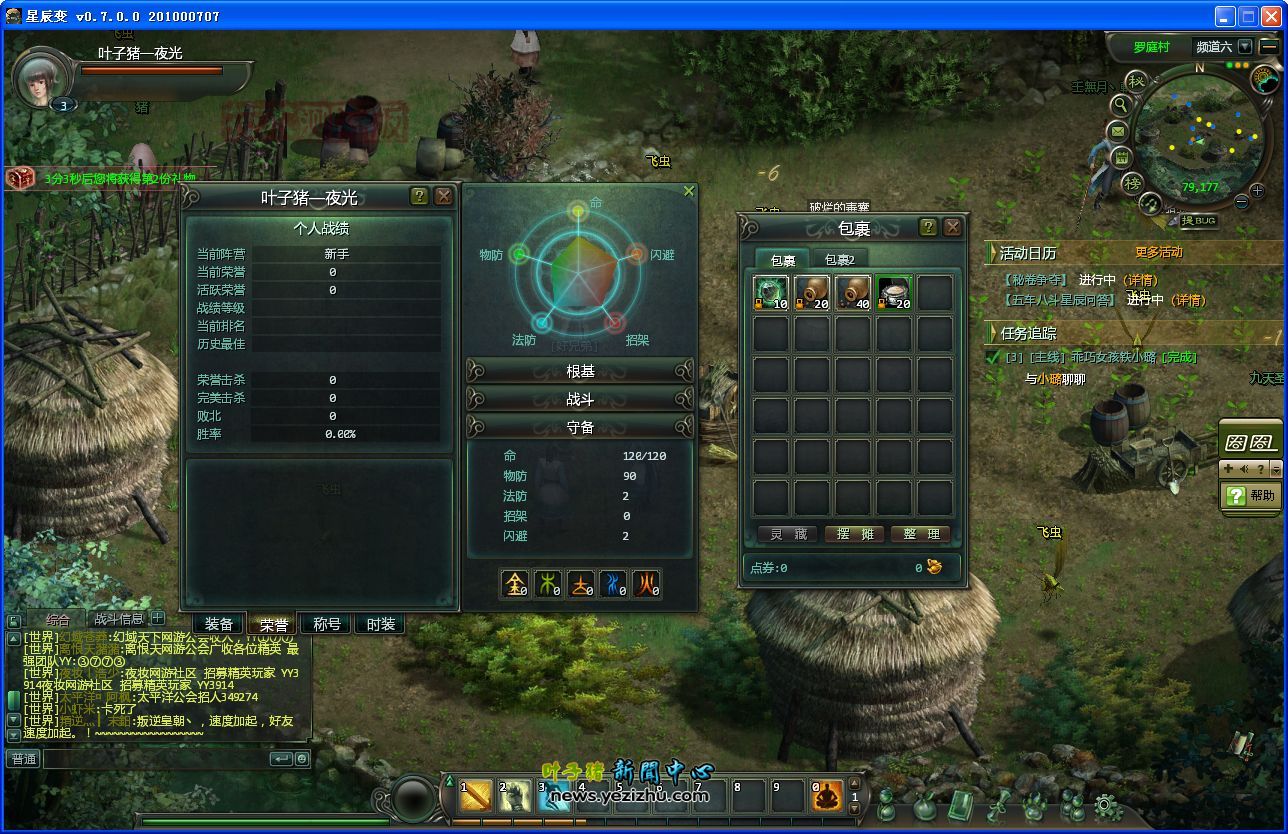
Task: Select the bag item with count 40
Action: pos(853,293)
